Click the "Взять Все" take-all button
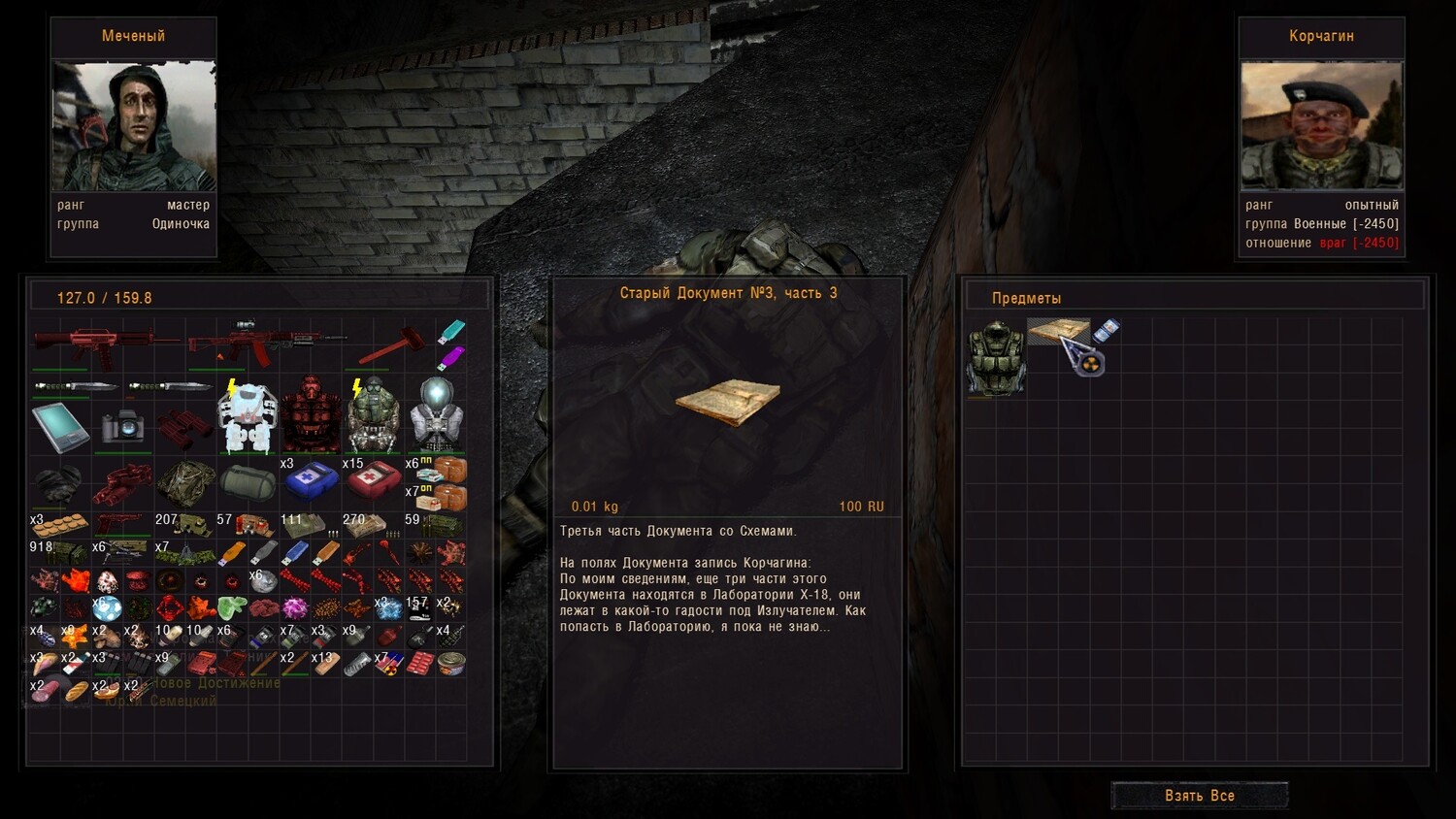 pos(1200,796)
